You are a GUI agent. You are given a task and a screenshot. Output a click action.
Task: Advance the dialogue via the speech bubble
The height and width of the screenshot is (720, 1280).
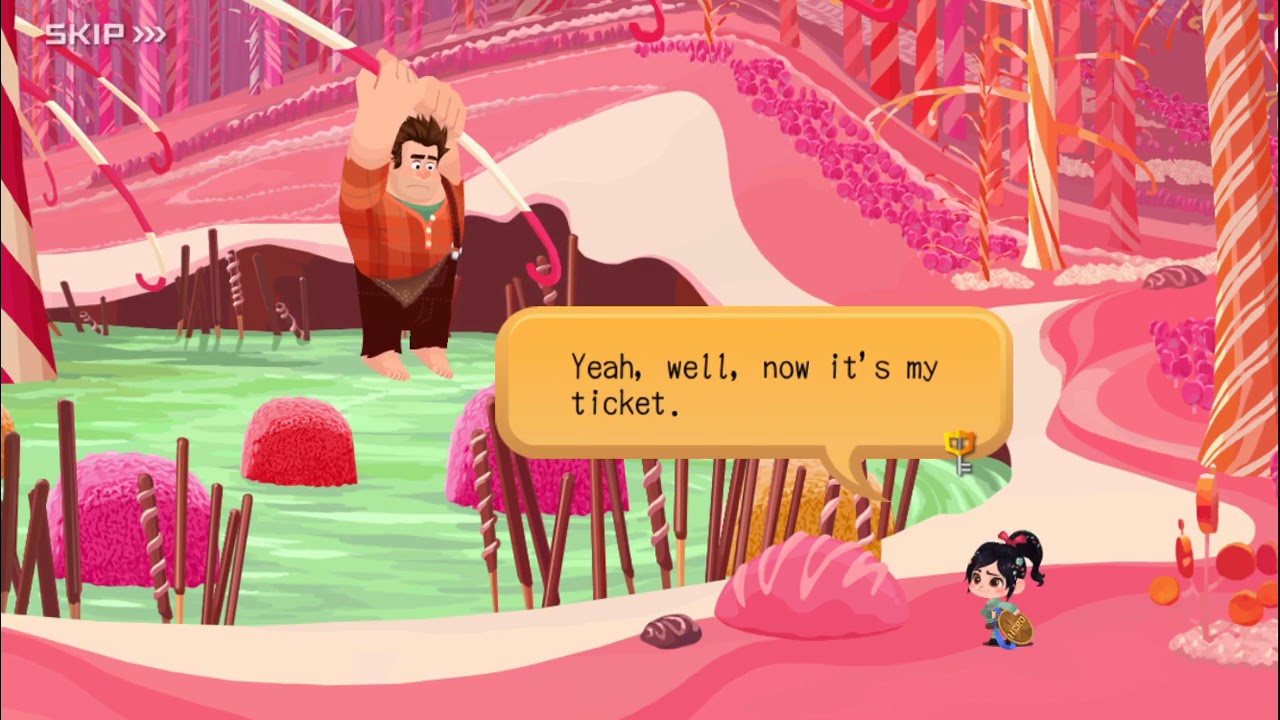pos(753,384)
